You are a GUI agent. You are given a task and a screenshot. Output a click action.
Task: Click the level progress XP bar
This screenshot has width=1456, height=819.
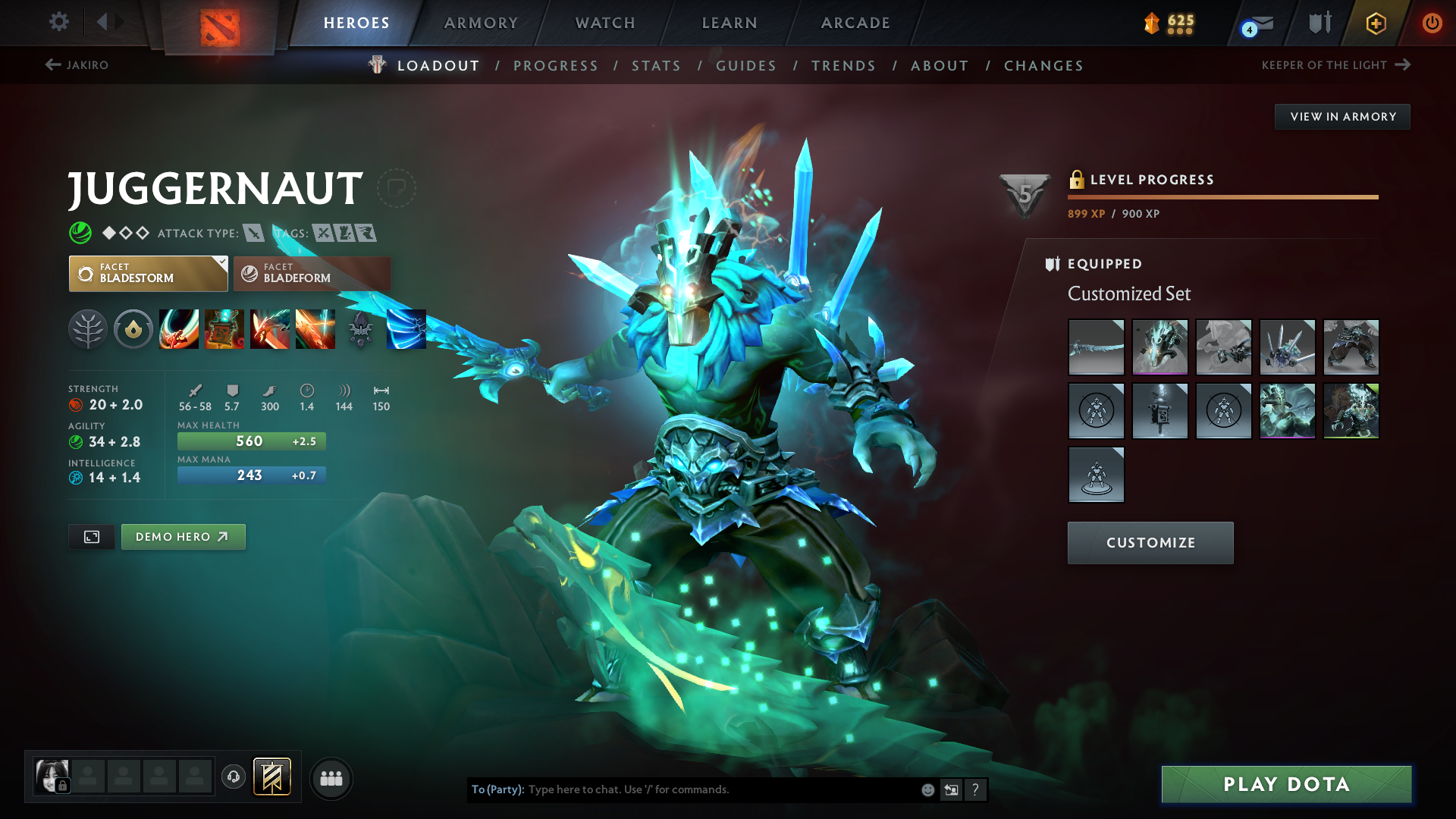pyautogui.click(x=1222, y=197)
